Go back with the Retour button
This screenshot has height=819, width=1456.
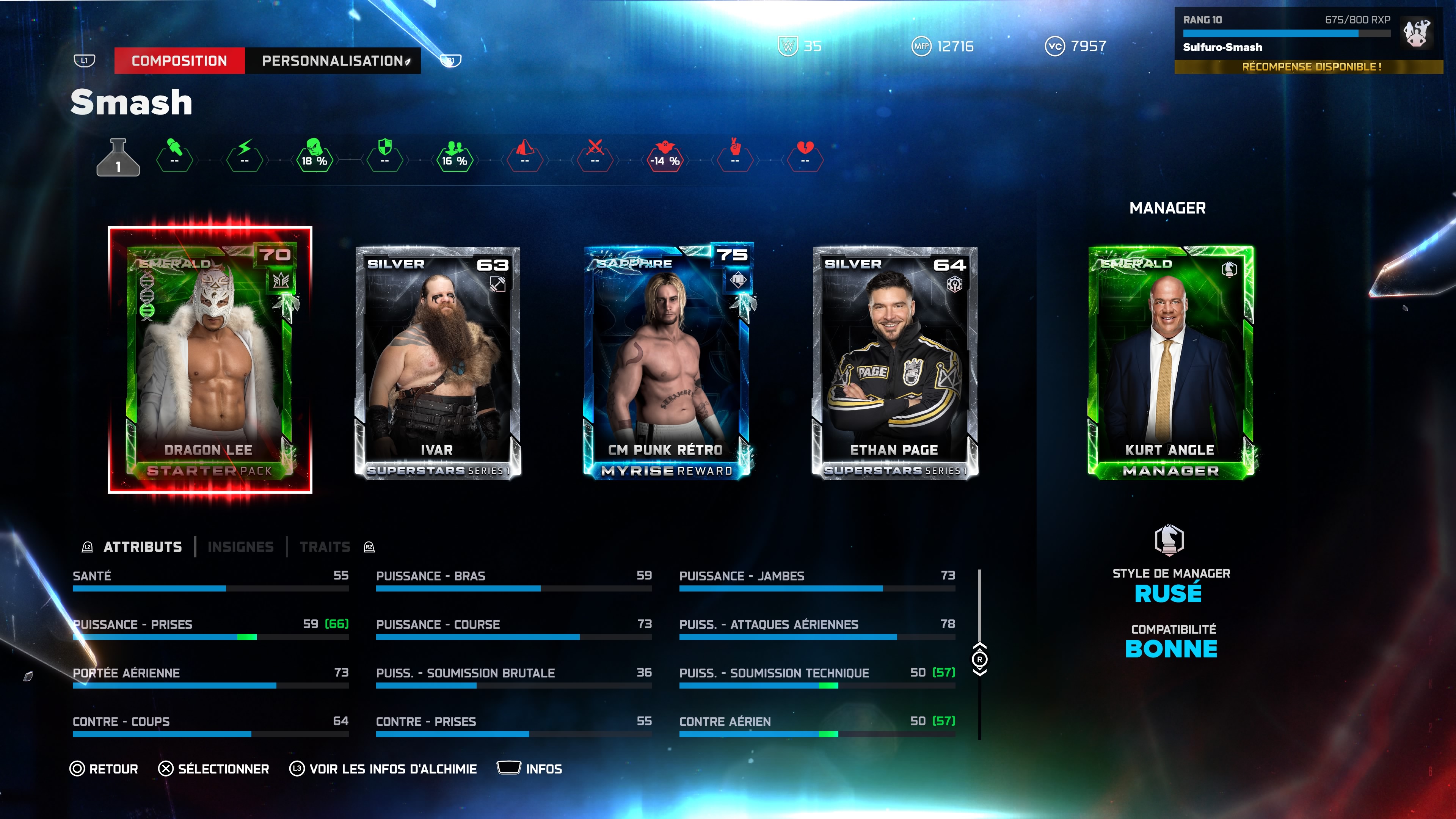(x=104, y=769)
